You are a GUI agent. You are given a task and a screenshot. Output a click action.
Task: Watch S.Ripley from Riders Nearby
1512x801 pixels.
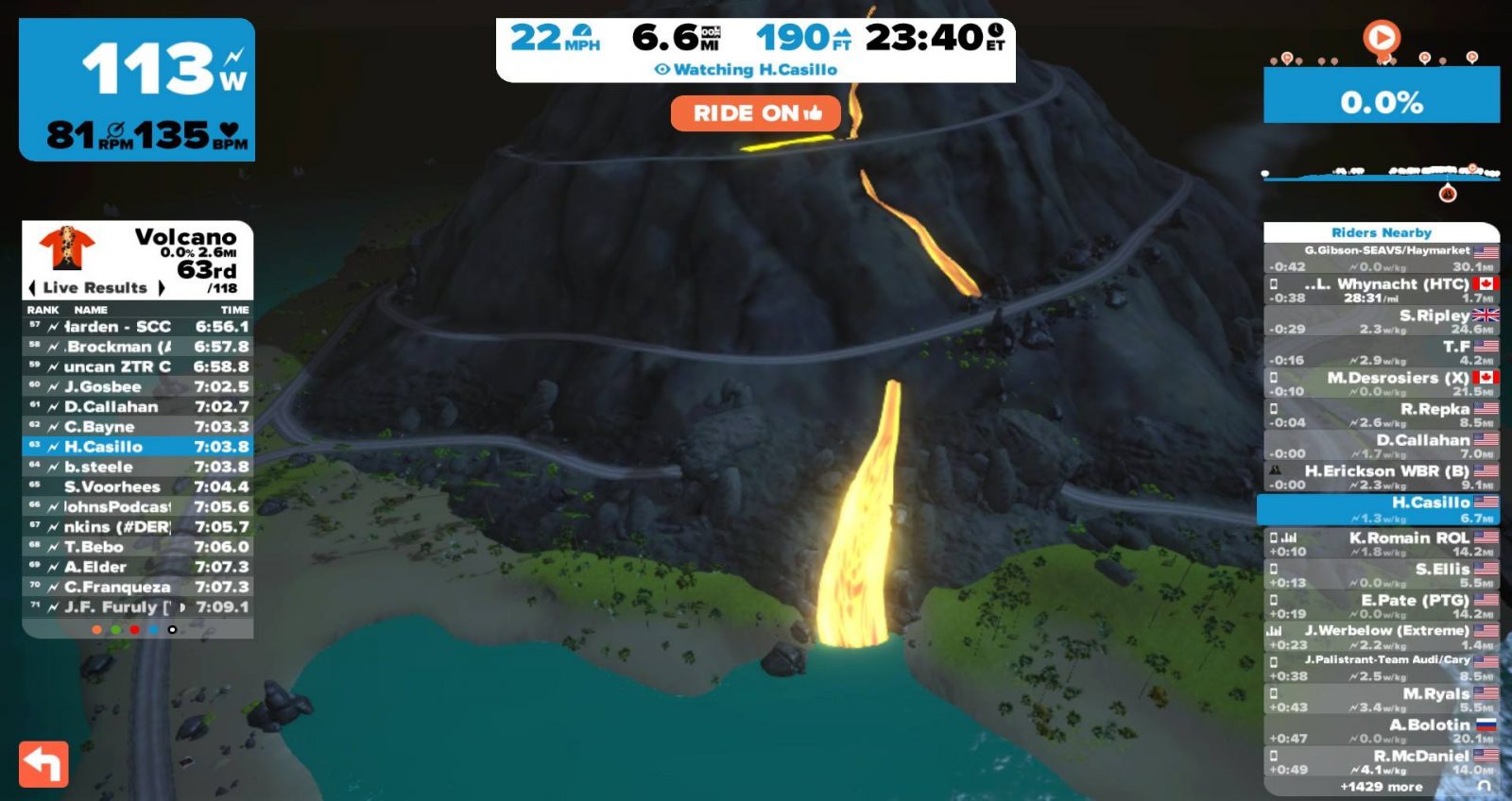tap(1382, 321)
